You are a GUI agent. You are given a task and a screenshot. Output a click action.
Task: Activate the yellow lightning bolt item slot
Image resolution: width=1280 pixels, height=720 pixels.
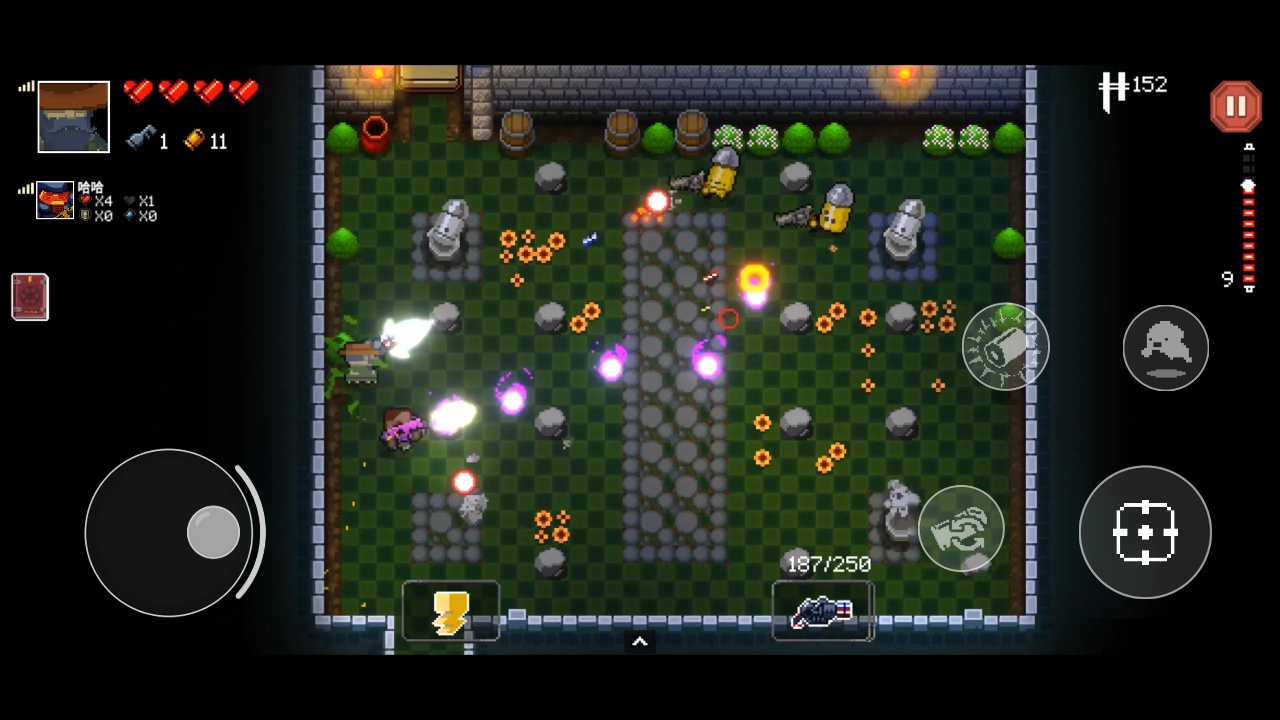click(450, 611)
